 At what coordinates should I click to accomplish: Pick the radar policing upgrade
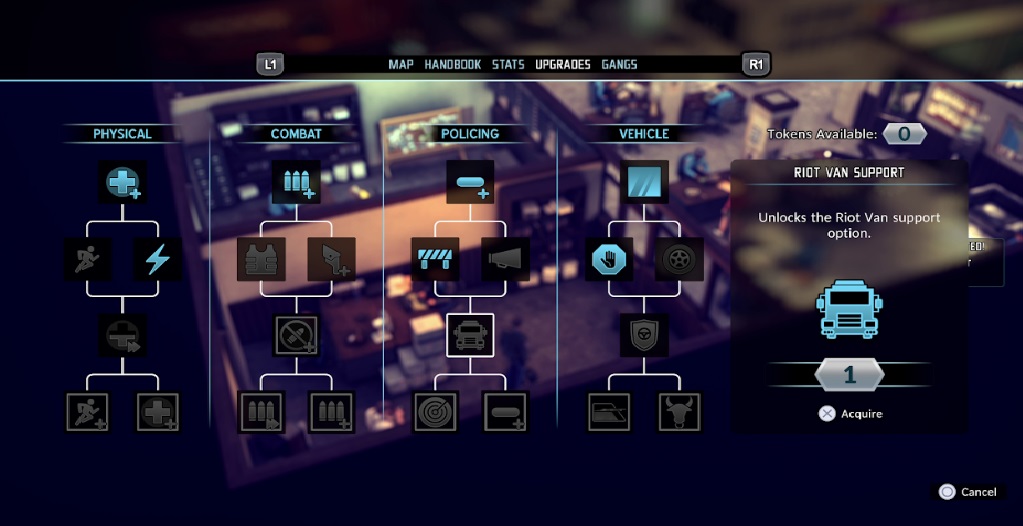436,411
